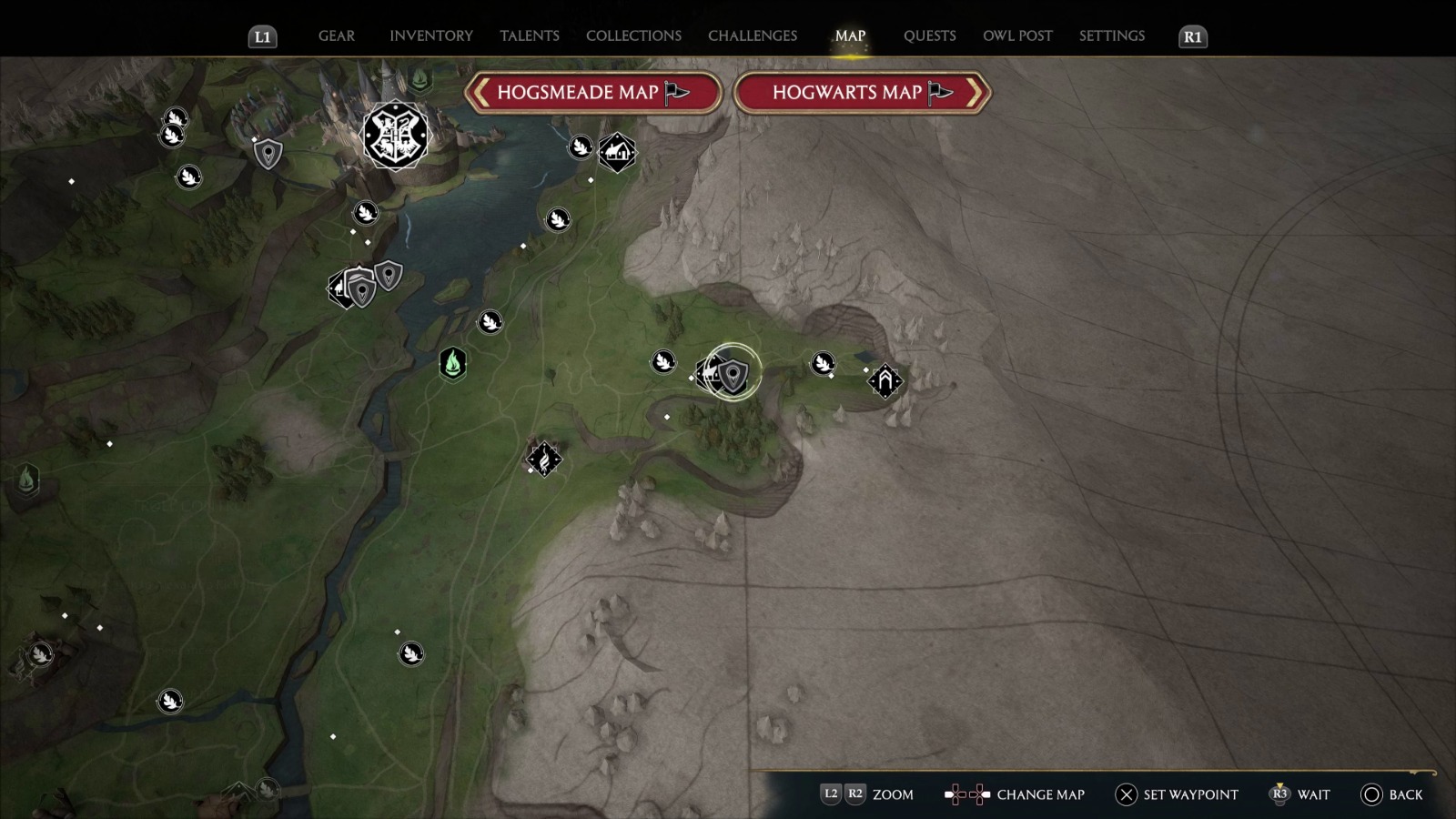Select the Talents tab
1456x819 pixels.
click(x=529, y=36)
